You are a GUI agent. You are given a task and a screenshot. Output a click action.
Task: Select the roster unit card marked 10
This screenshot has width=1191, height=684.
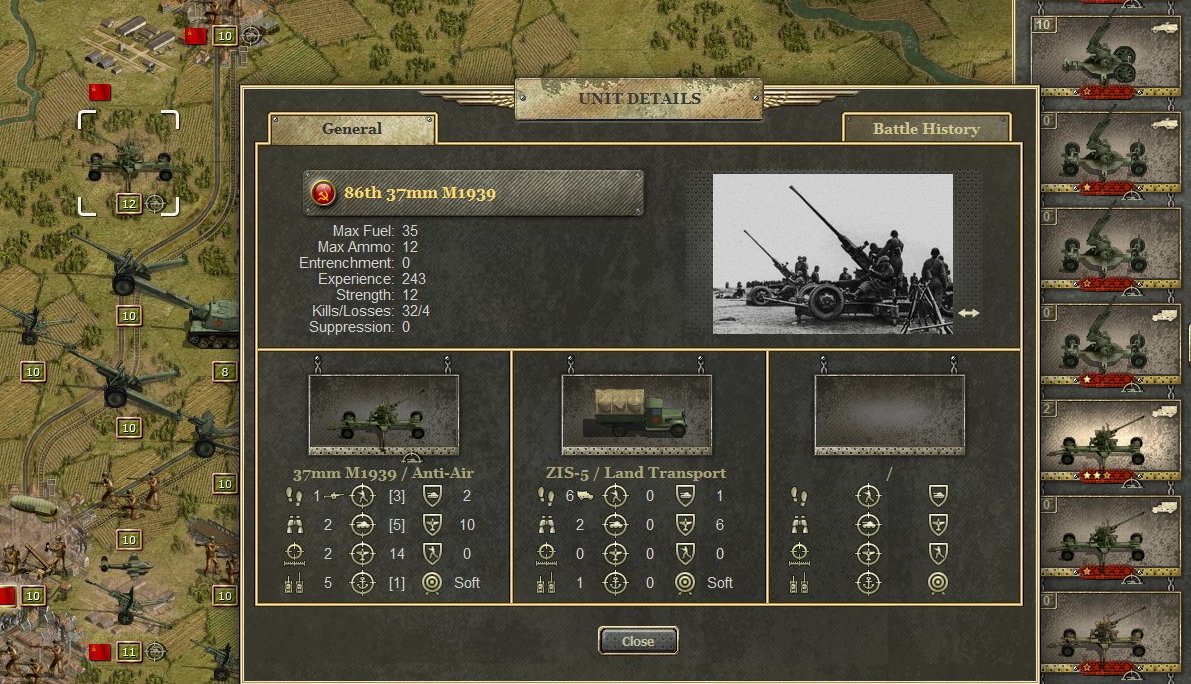coord(1104,56)
